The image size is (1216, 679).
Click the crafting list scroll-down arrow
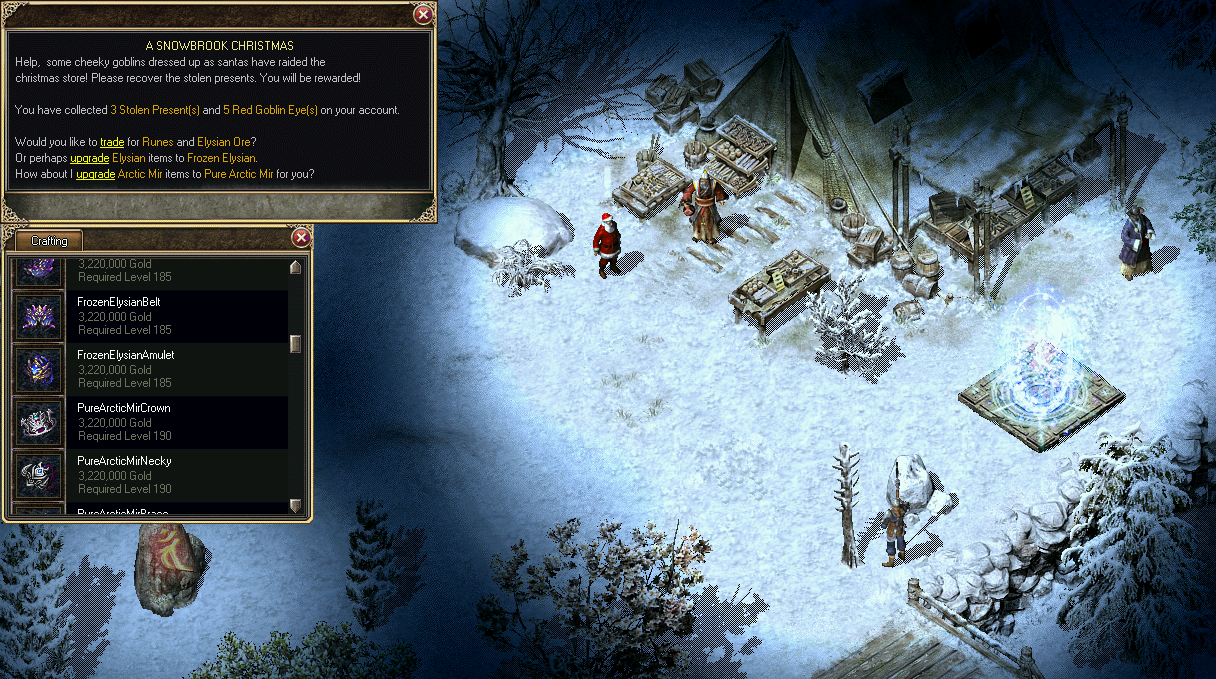tap(295, 505)
